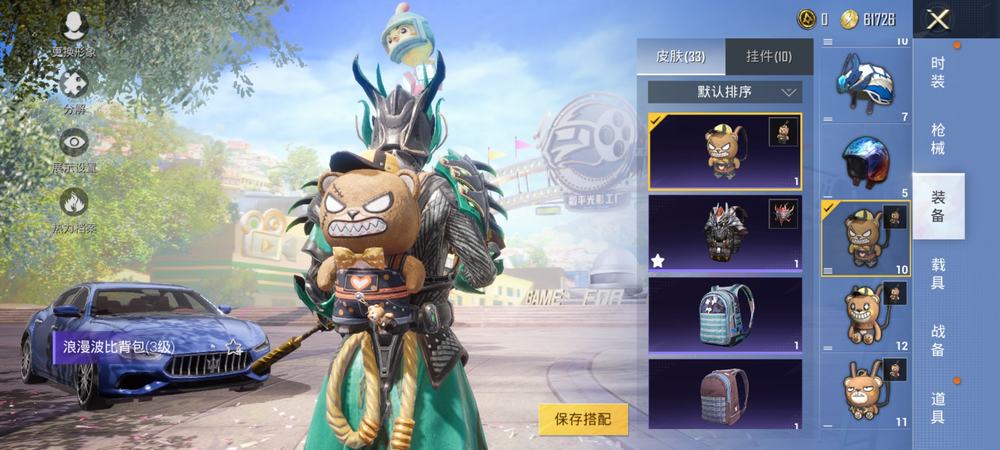This screenshot has height=450, width=1000.
Task: Switch to the 挂件(10) pendants tab
Action: coord(768,57)
